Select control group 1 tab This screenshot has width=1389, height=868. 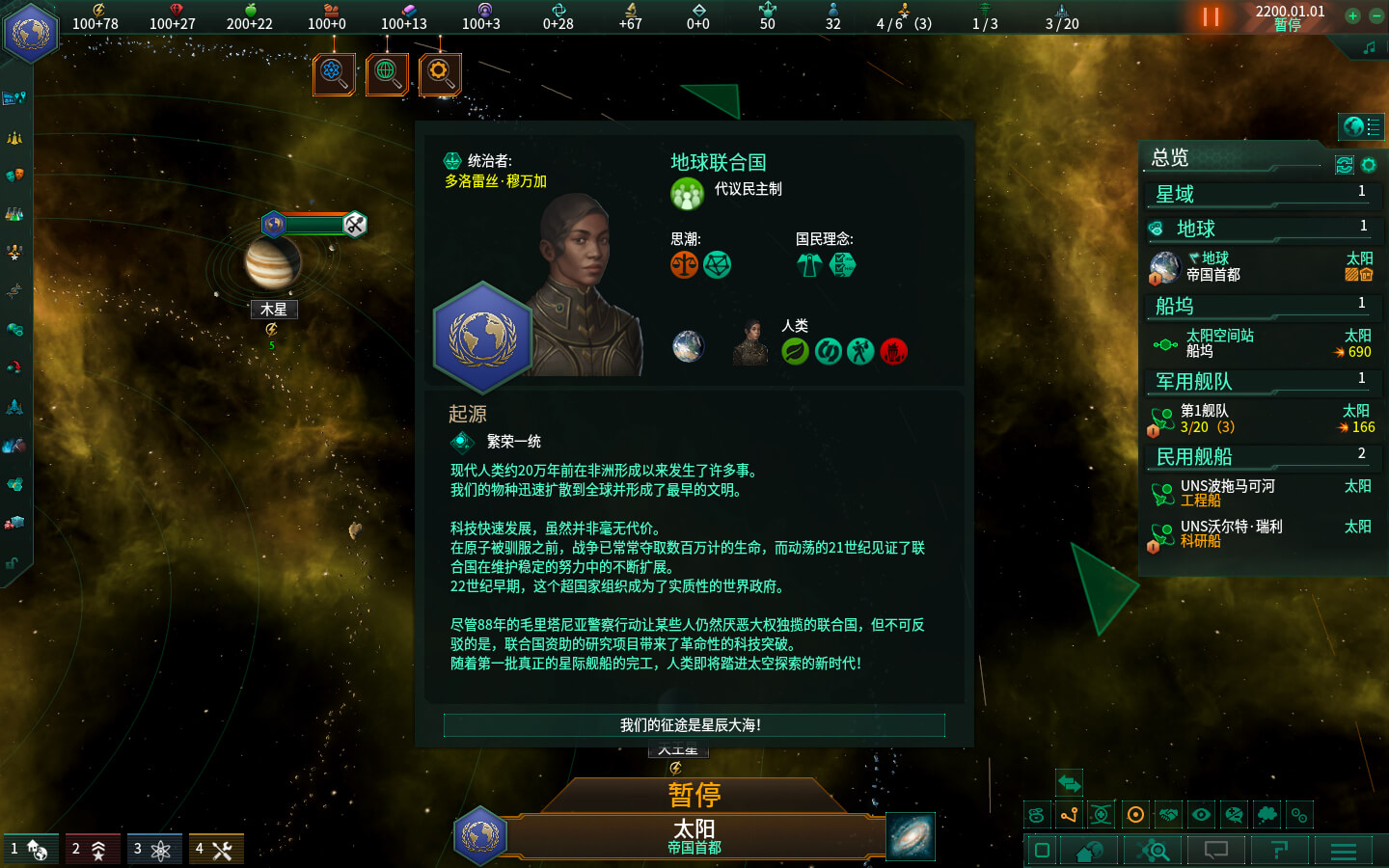click(x=31, y=850)
